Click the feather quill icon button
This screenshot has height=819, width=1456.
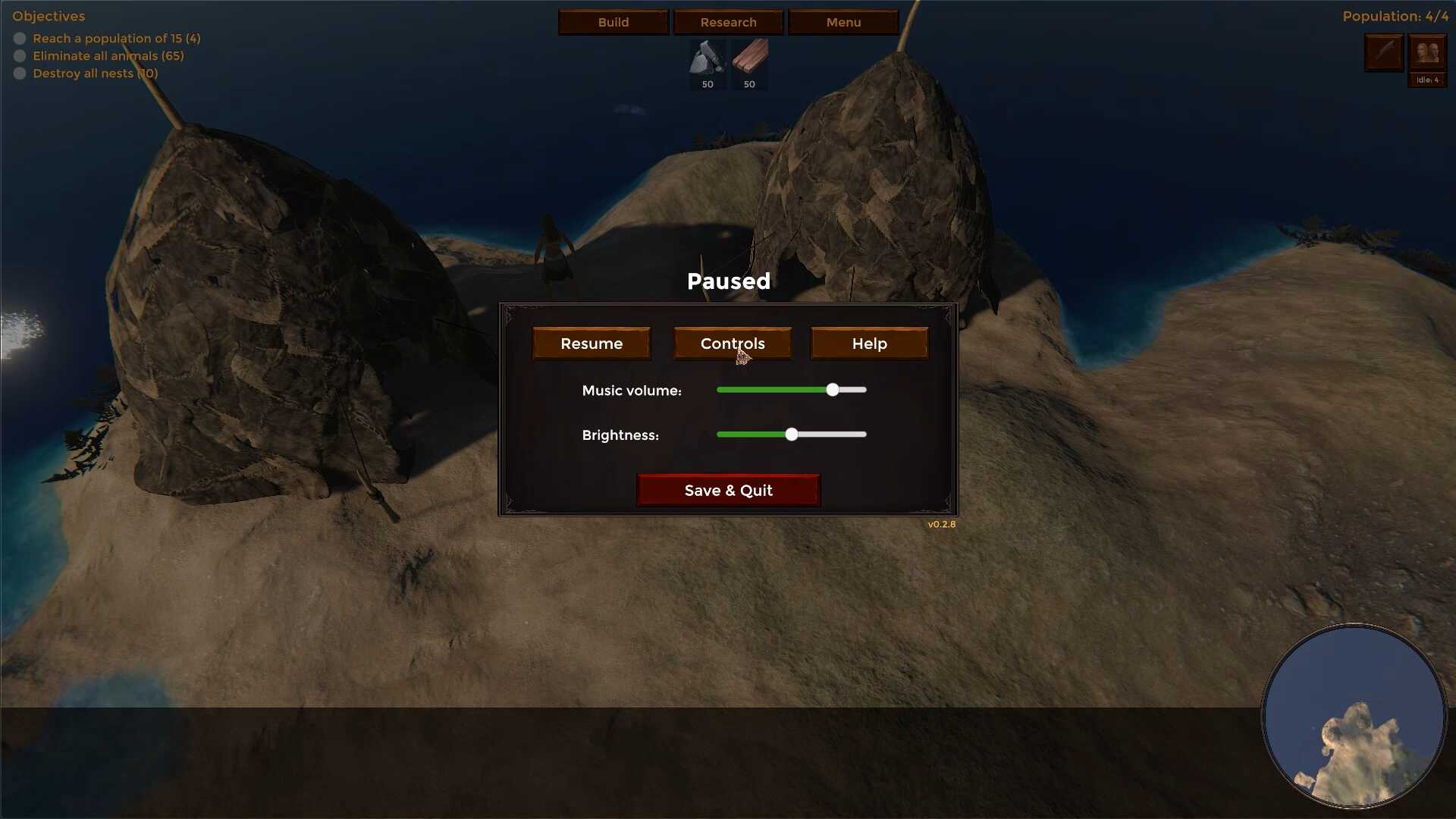tap(1384, 53)
